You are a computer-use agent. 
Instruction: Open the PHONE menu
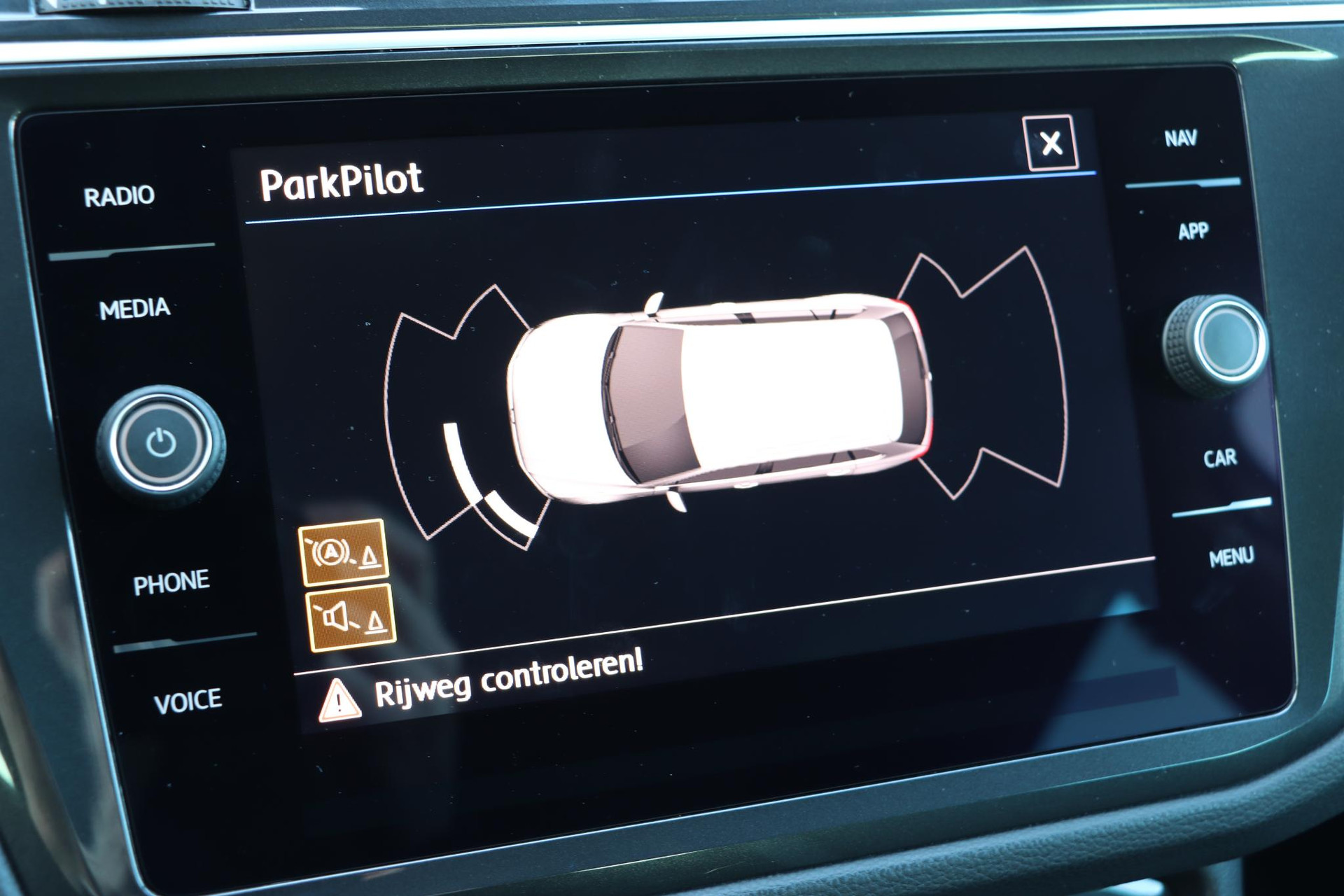pyautogui.click(x=171, y=582)
